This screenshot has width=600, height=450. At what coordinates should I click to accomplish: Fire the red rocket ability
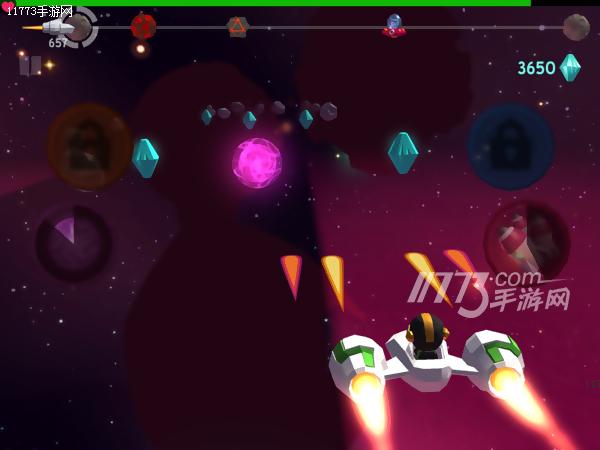point(526,243)
